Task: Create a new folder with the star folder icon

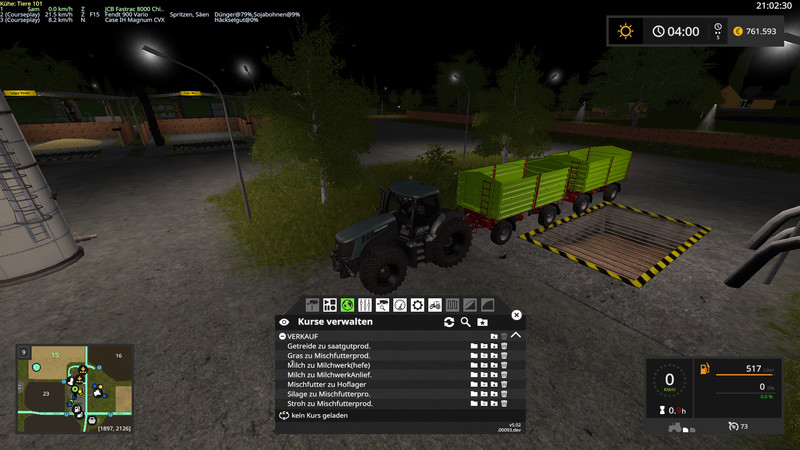Action: (x=482, y=322)
